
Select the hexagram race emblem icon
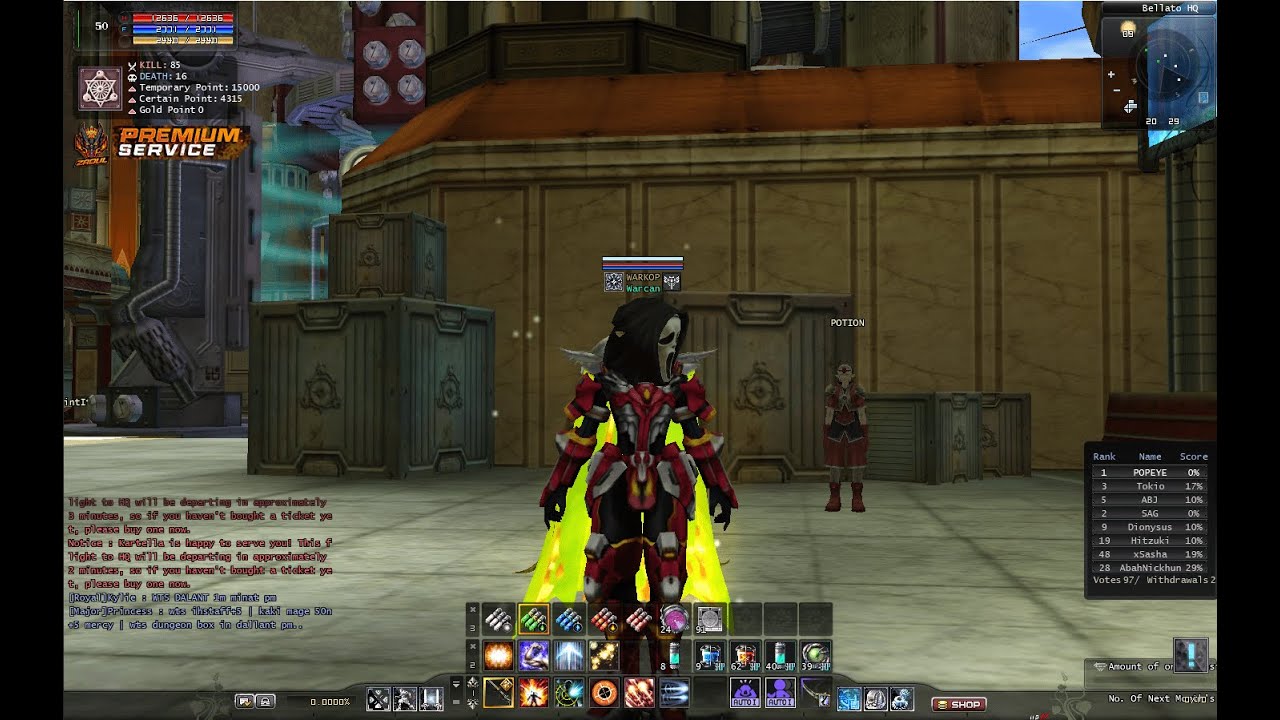99,88
